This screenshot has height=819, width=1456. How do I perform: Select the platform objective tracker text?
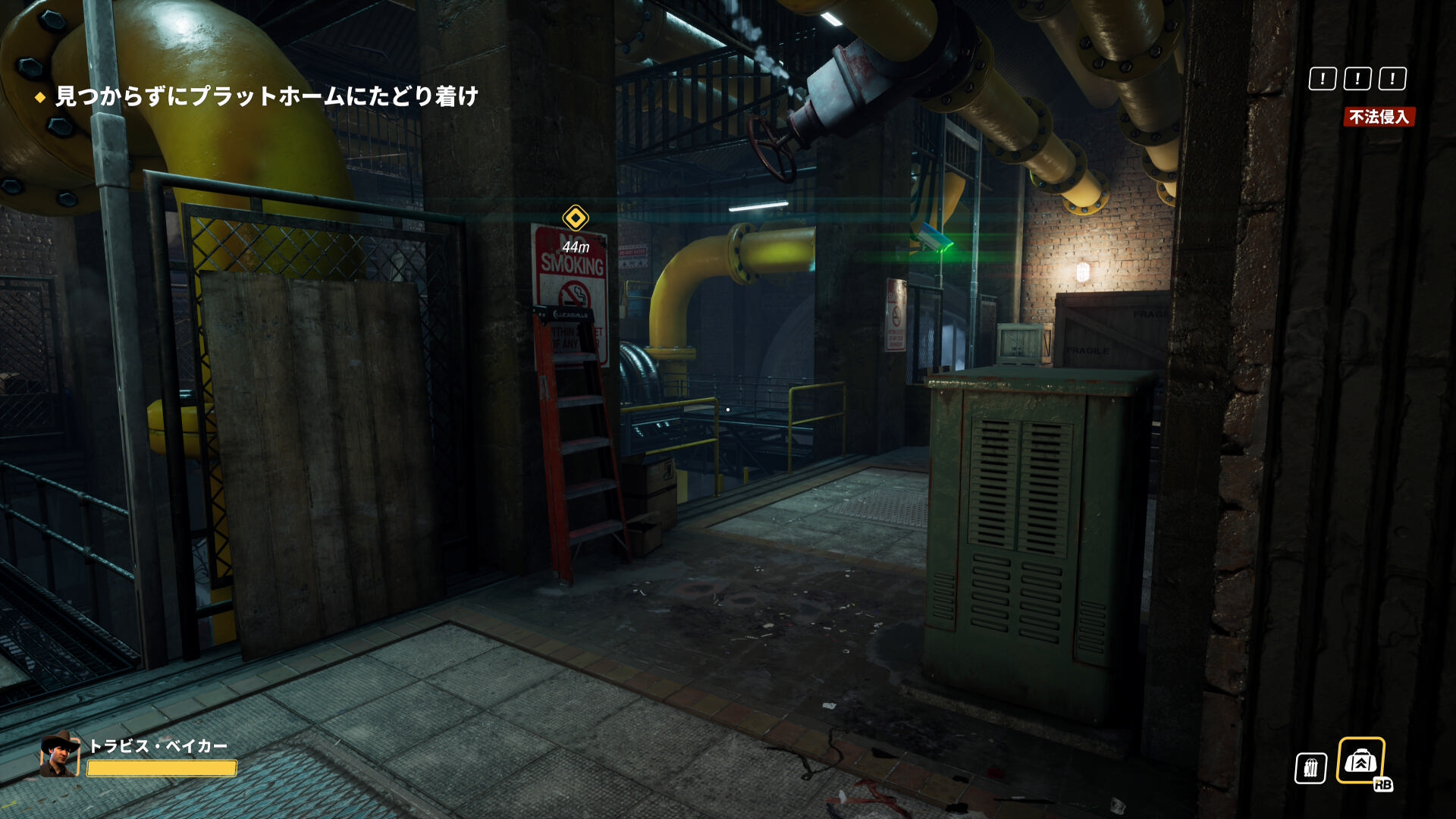(266, 96)
